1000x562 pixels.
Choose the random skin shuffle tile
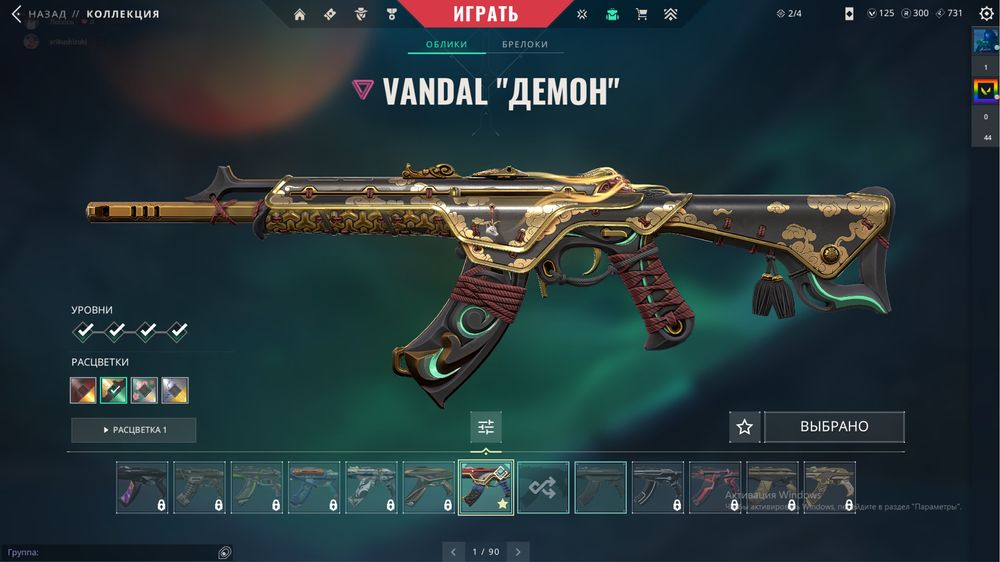(543, 487)
